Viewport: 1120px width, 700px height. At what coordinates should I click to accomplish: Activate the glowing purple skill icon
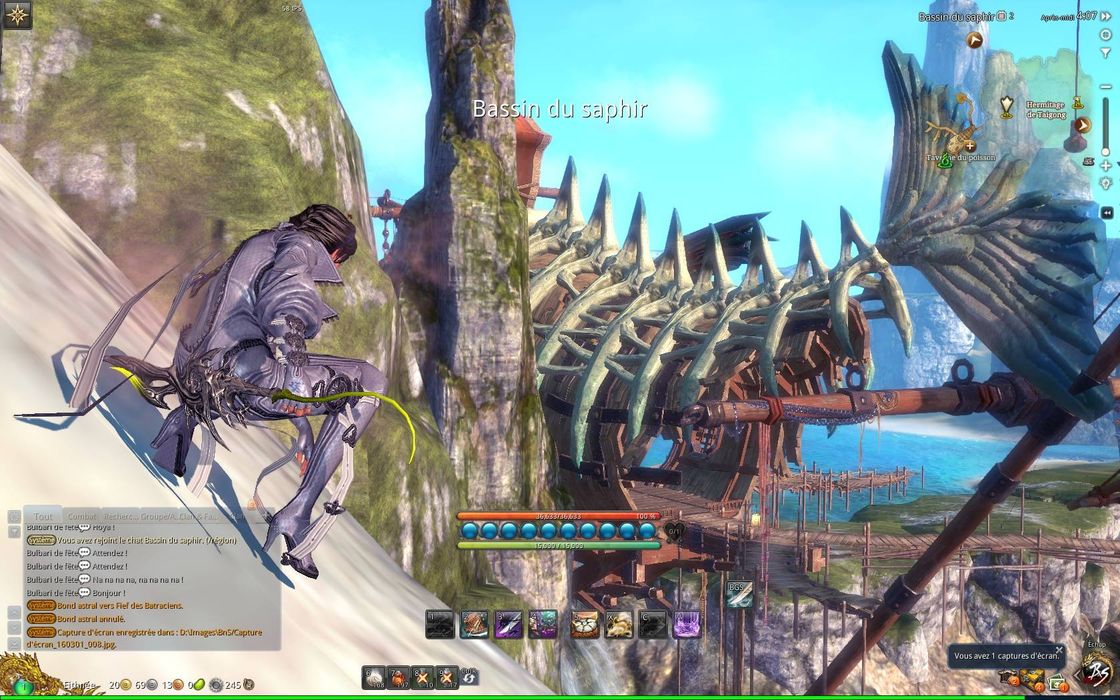click(687, 624)
